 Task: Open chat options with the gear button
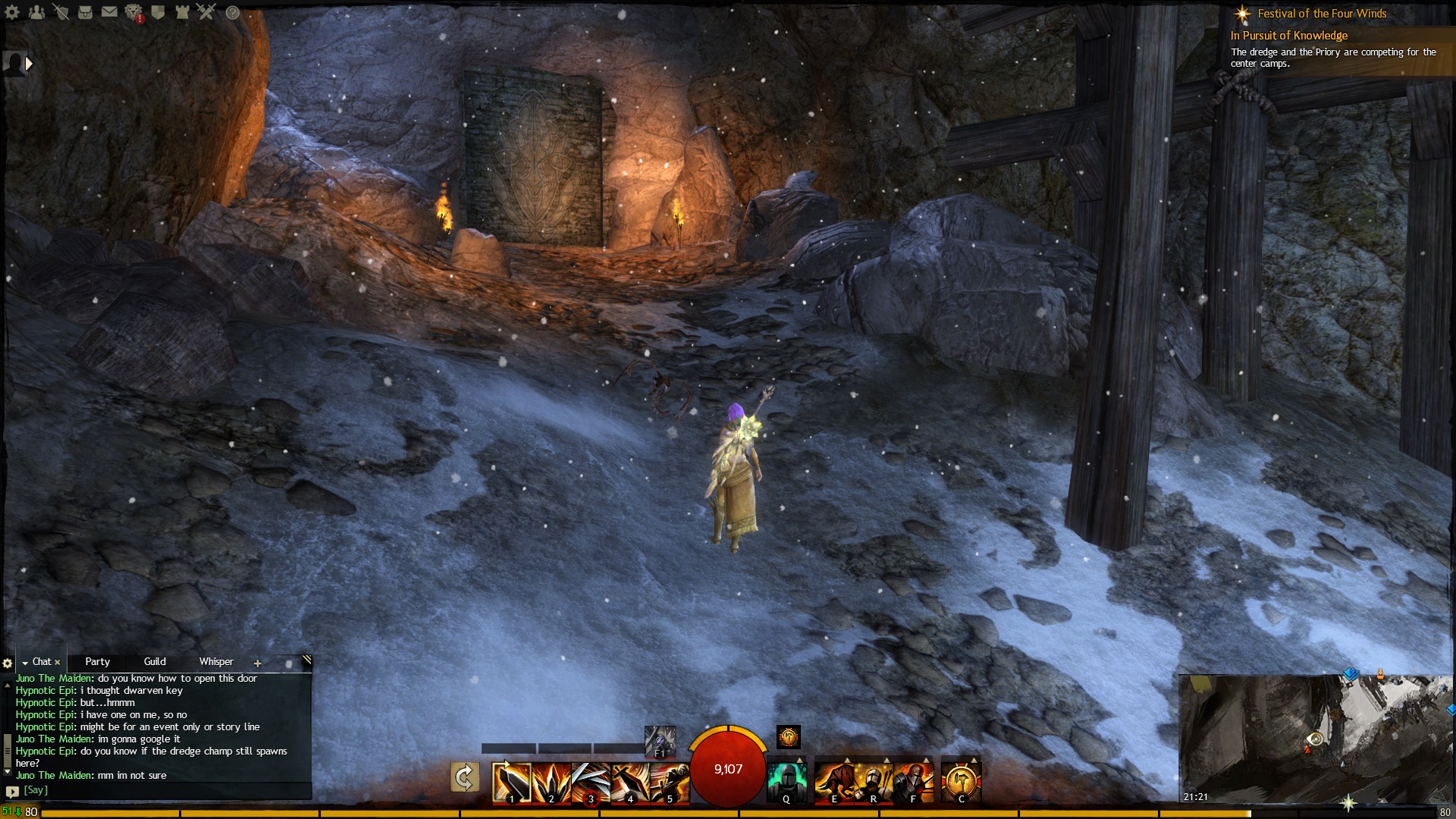tap(6, 662)
